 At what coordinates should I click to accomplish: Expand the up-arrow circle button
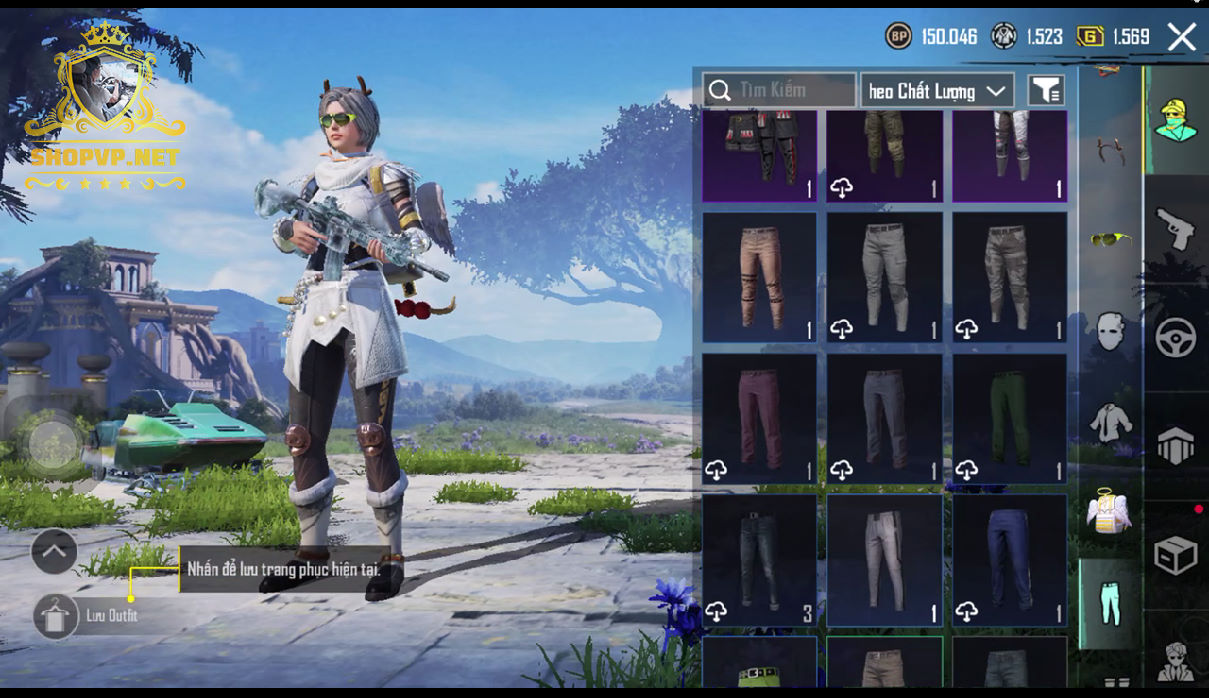(x=54, y=550)
